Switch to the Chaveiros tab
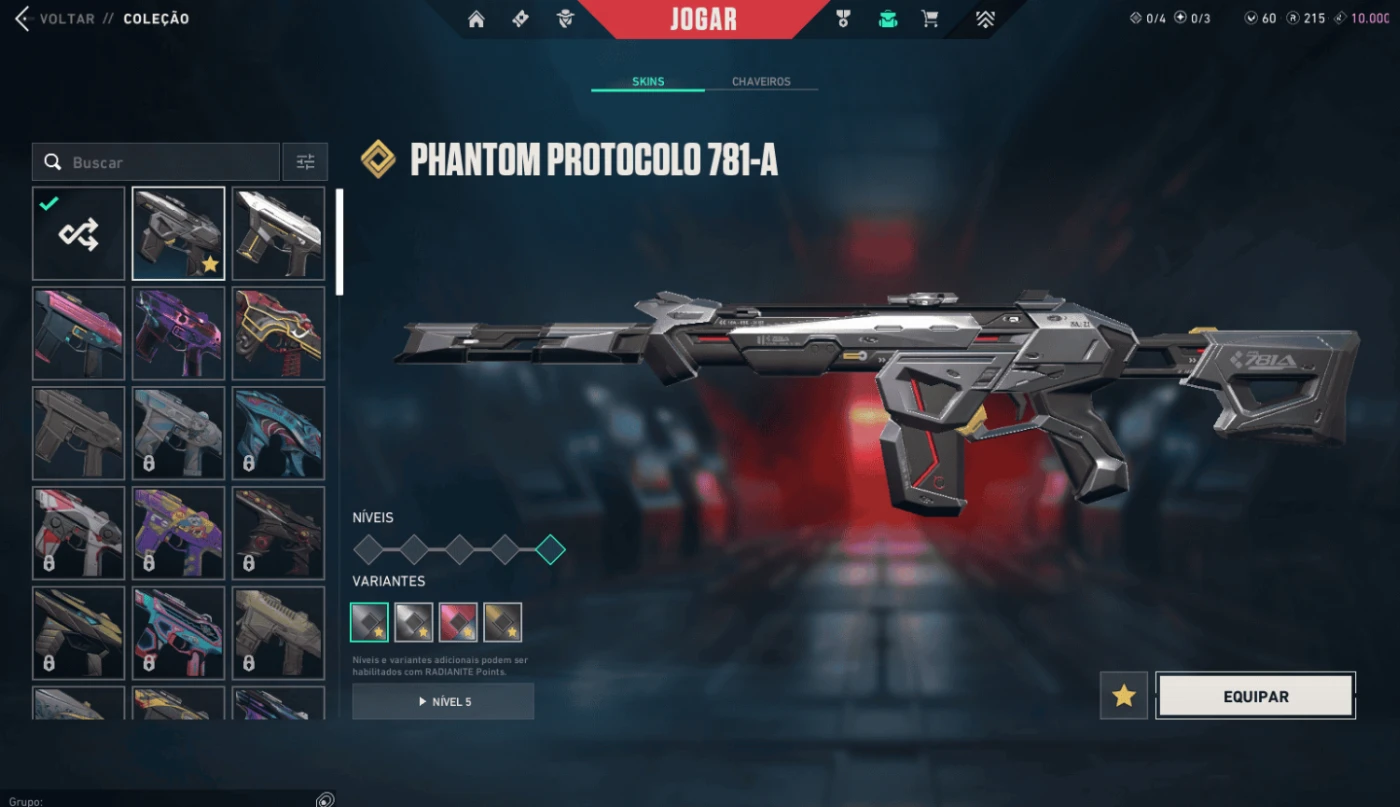The image size is (1400, 807). [761, 81]
